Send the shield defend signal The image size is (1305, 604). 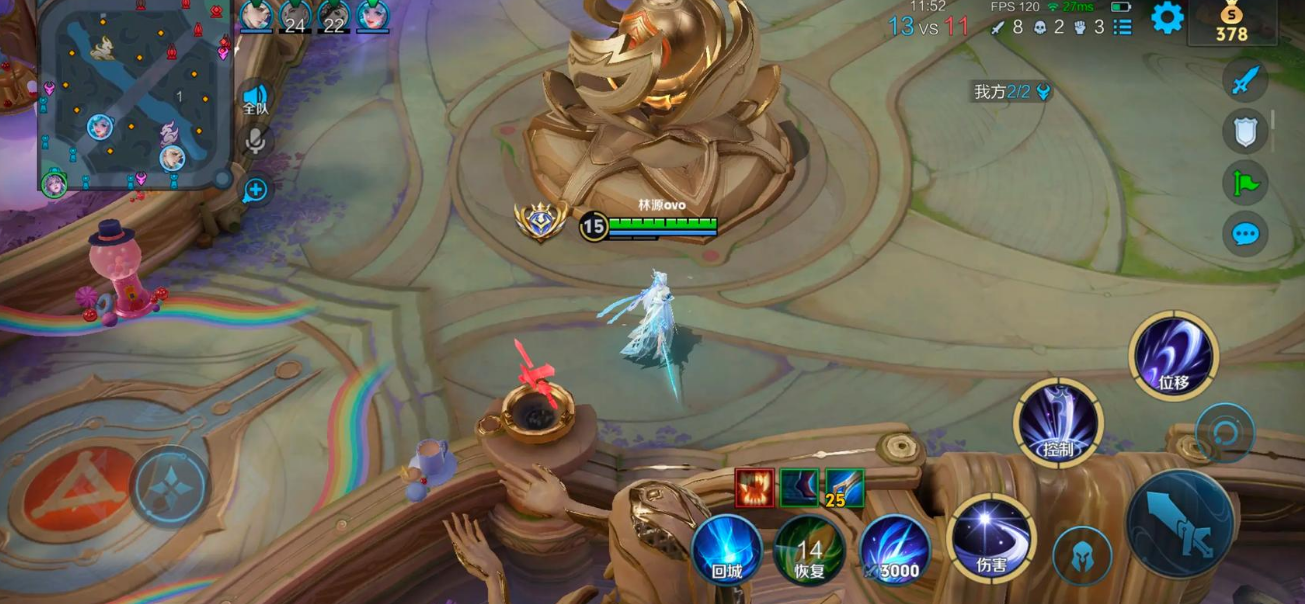[1245, 131]
